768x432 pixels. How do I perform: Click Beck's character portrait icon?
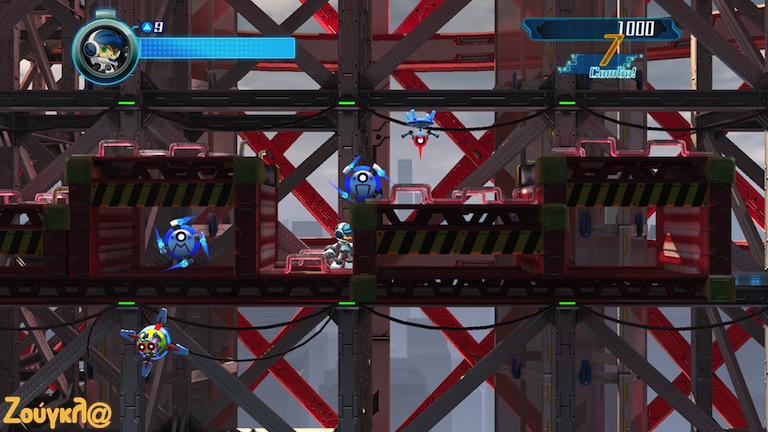click(105, 49)
